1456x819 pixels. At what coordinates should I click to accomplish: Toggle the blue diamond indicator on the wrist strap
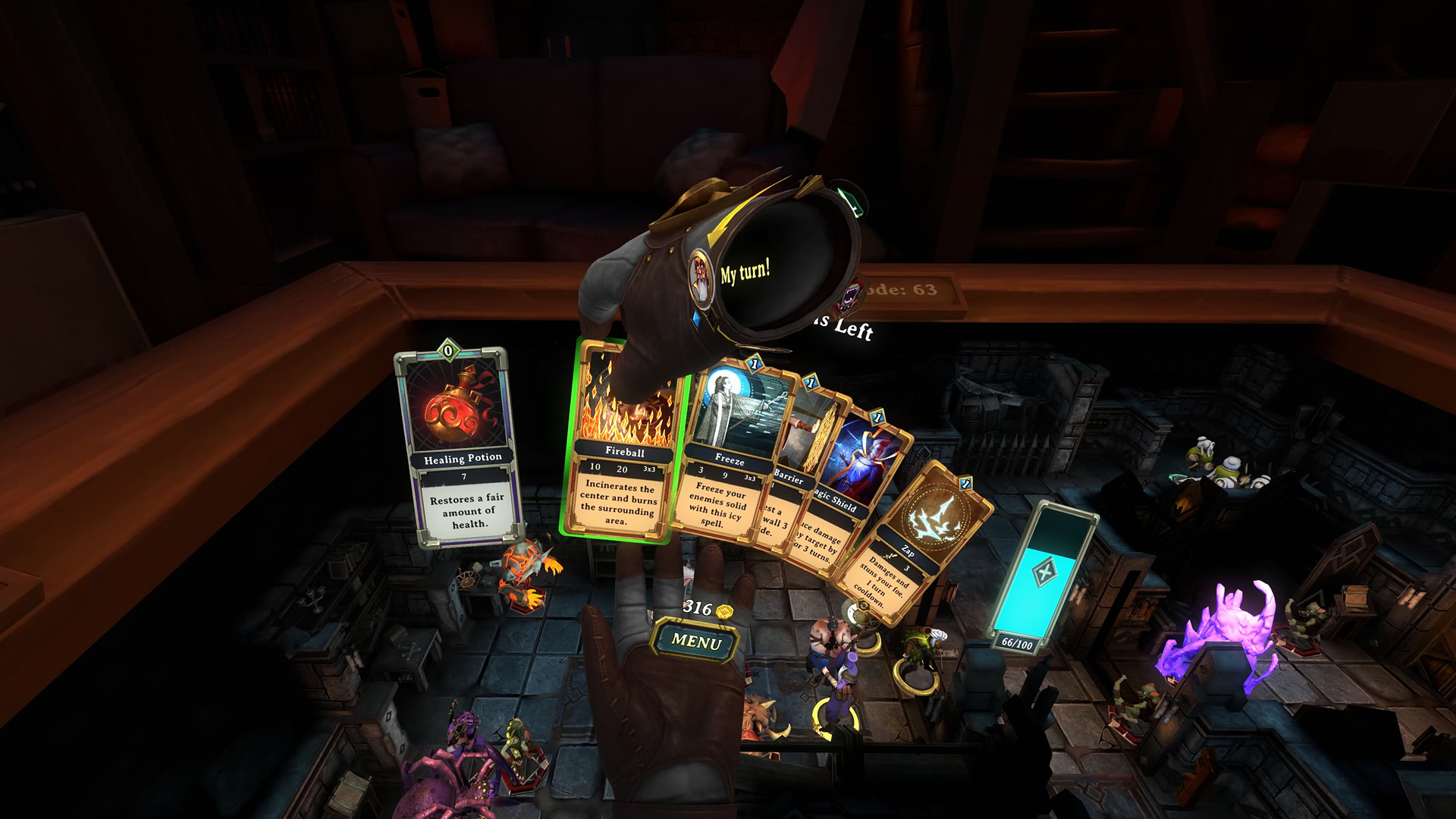[697, 321]
